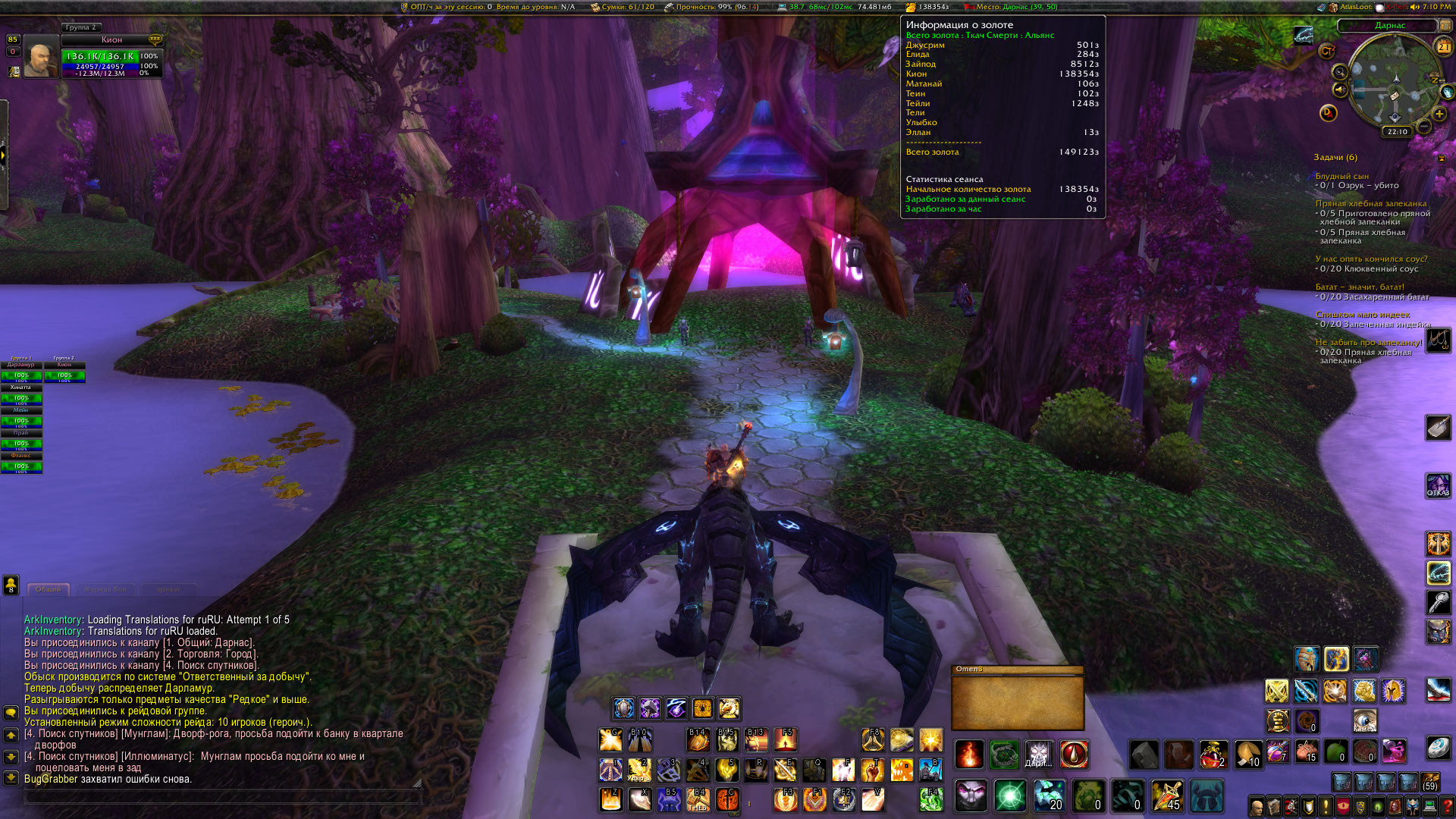Click Кион player portrait frame
The width and height of the screenshot is (1456, 819).
click(x=39, y=57)
